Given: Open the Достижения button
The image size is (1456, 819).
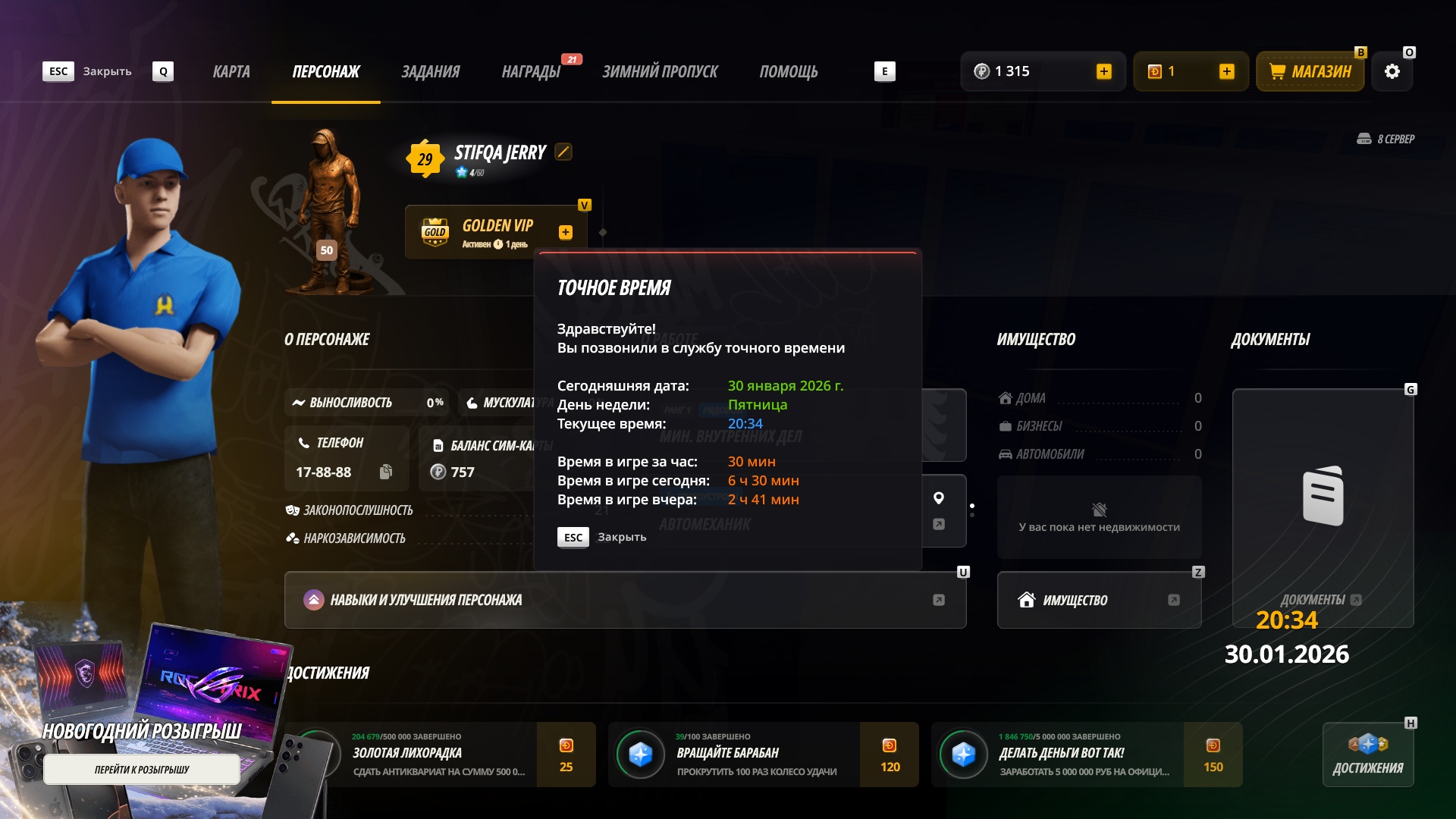Looking at the screenshot, I should pyautogui.click(x=1368, y=755).
